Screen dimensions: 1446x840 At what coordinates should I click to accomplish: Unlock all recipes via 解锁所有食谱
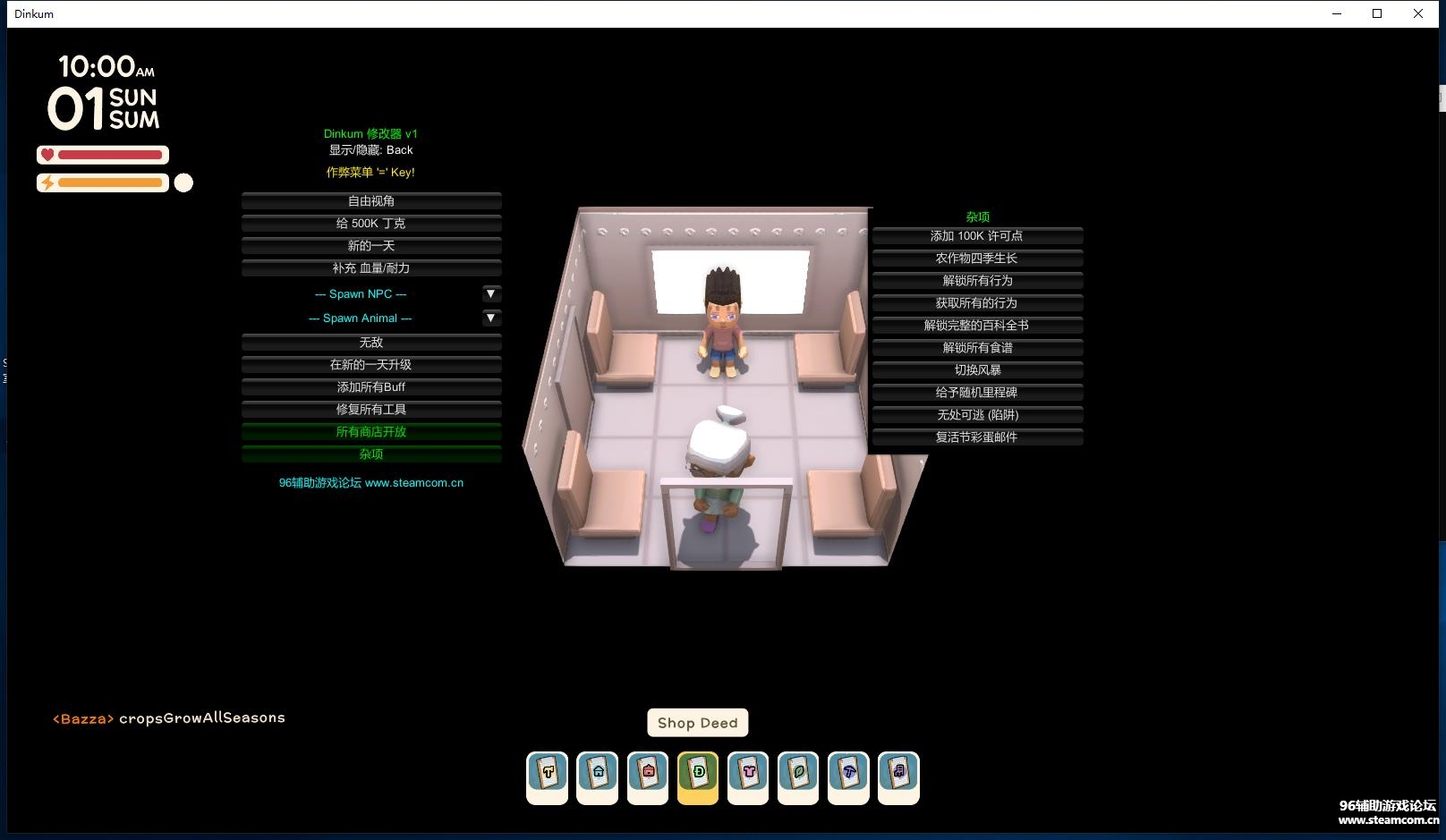[x=977, y=348]
